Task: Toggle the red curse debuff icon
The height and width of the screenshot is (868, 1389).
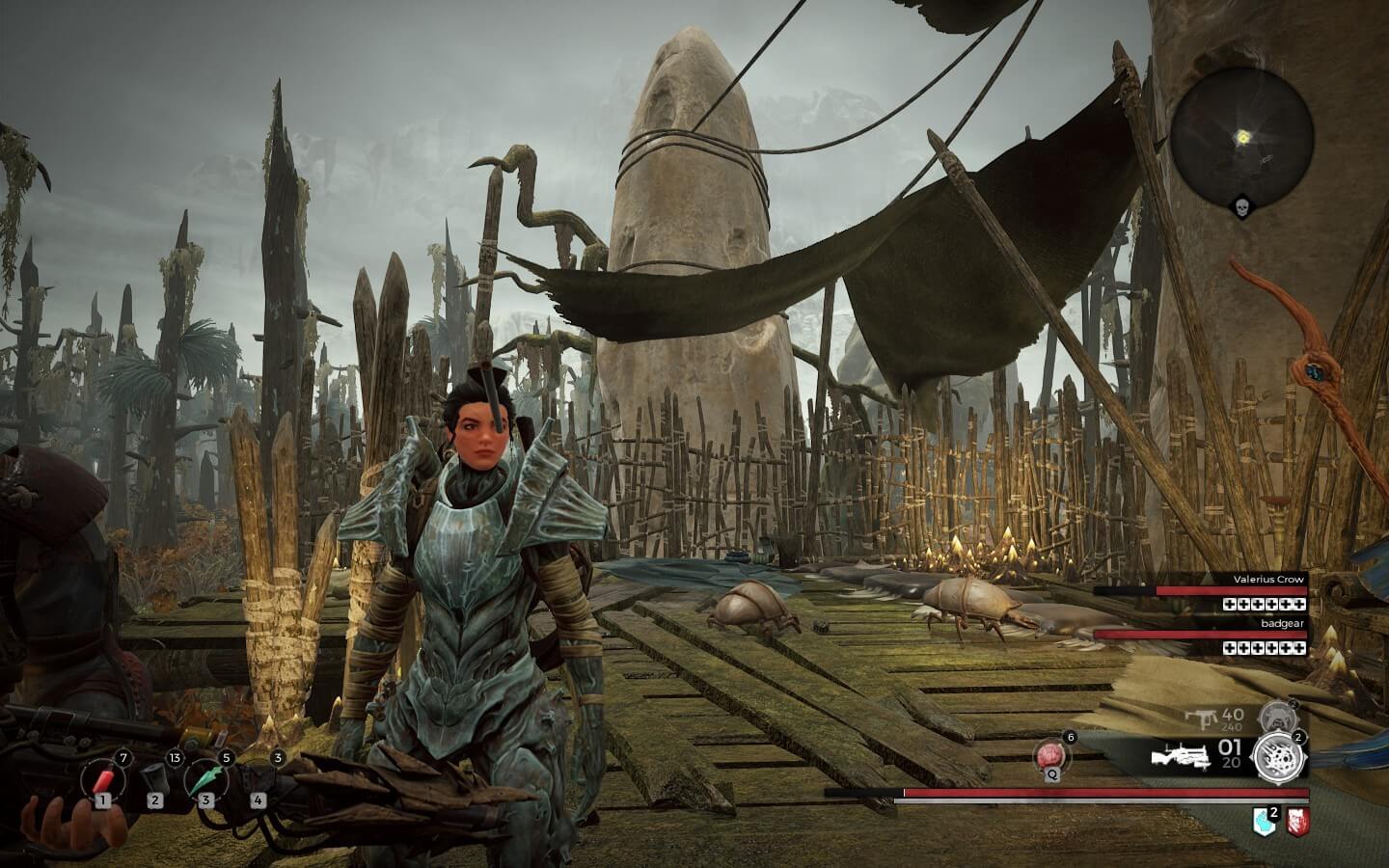Action: click(1298, 824)
